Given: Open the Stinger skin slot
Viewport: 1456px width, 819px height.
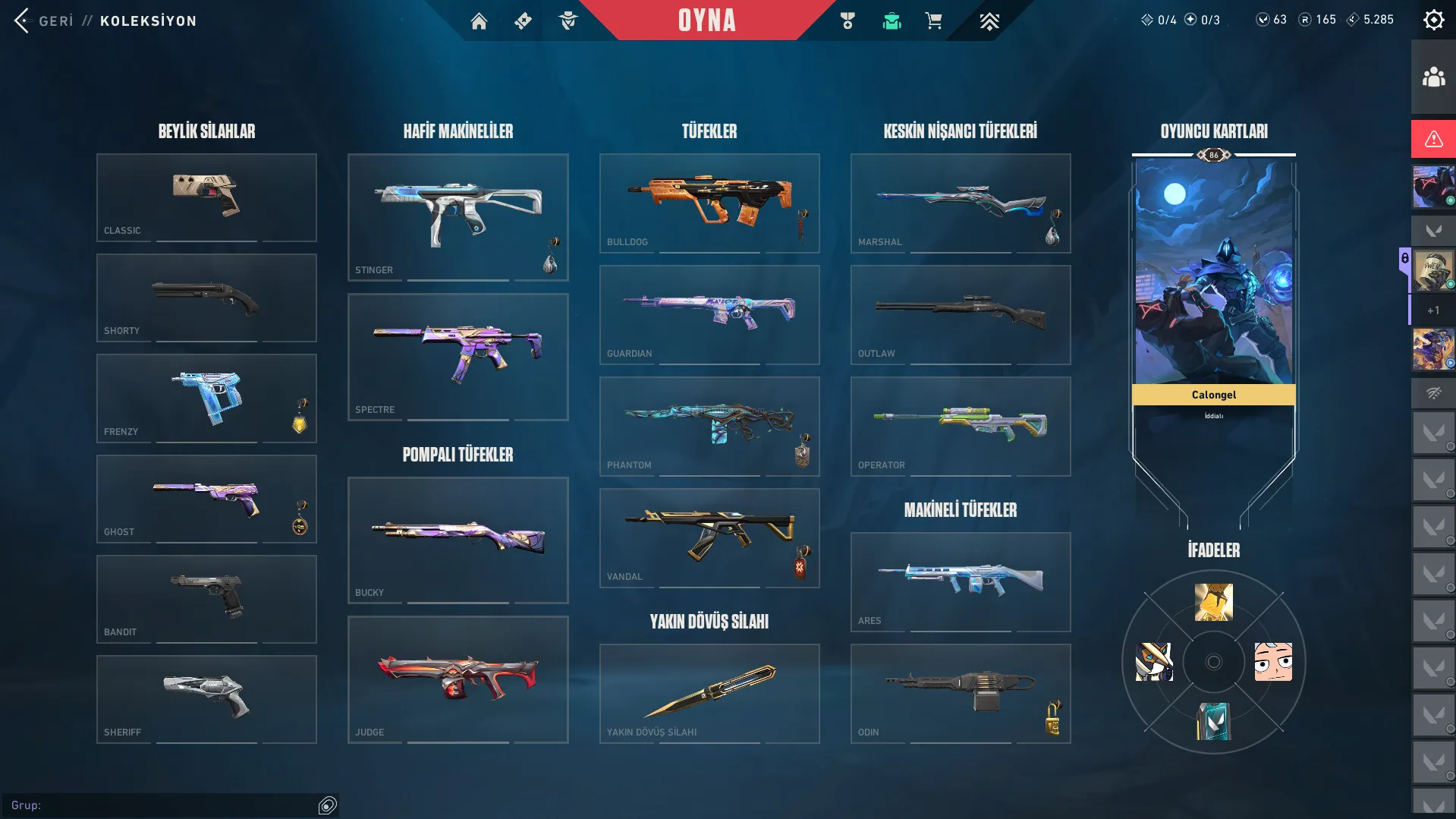Looking at the screenshot, I should (458, 217).
